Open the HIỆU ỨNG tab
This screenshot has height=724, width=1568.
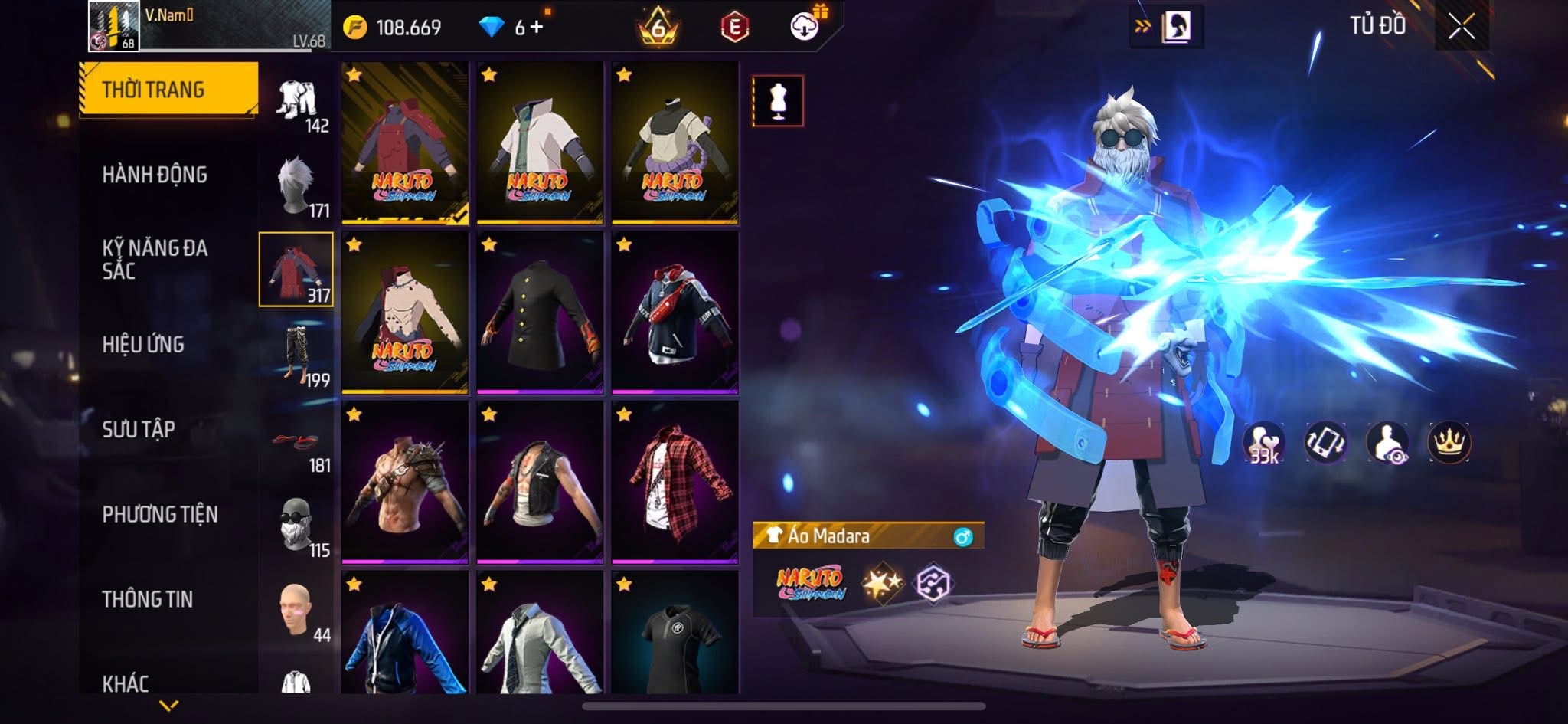pos(143,345)
